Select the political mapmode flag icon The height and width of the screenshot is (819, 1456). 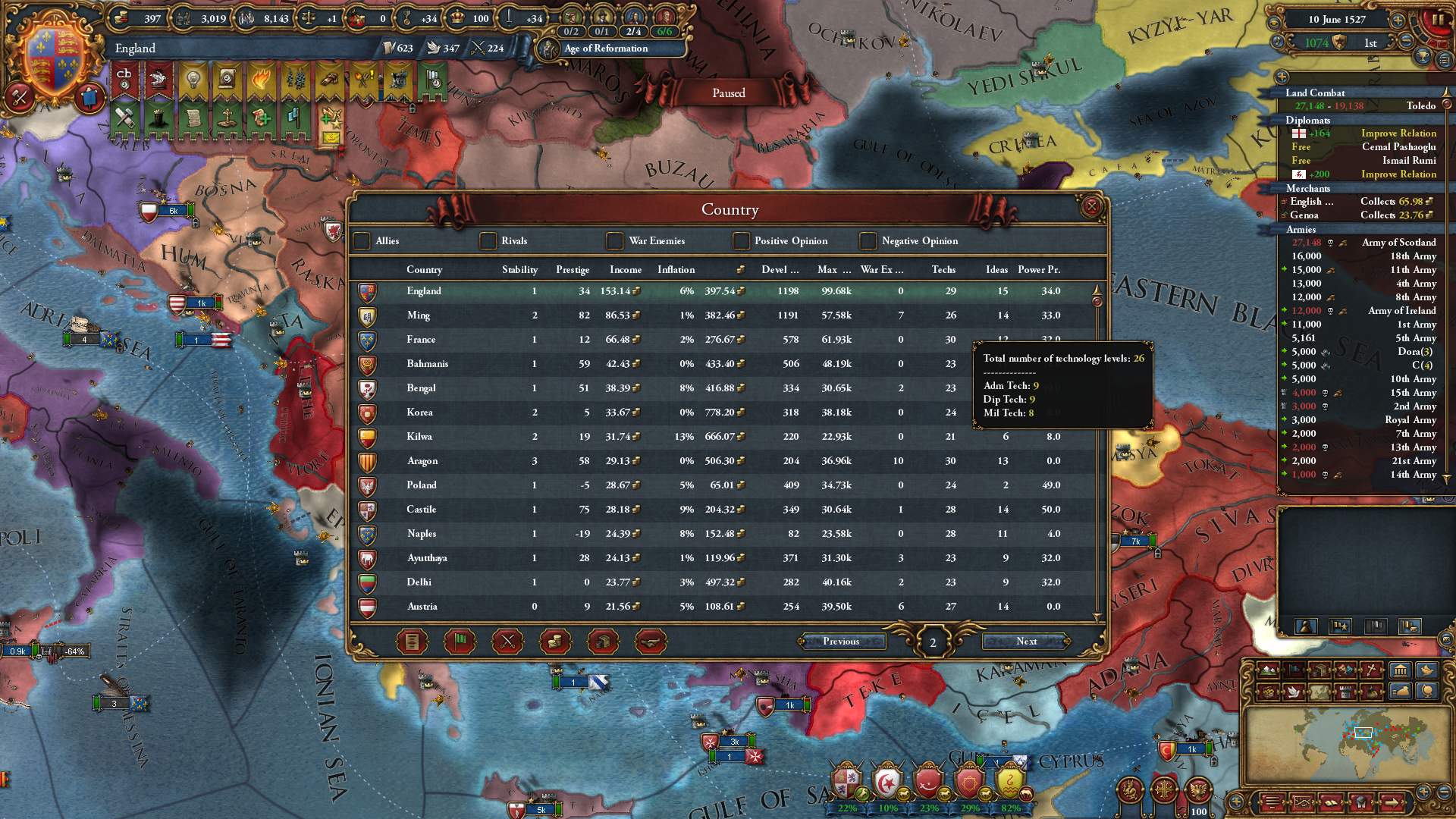pyautogui.click(x=1294, y=670)
